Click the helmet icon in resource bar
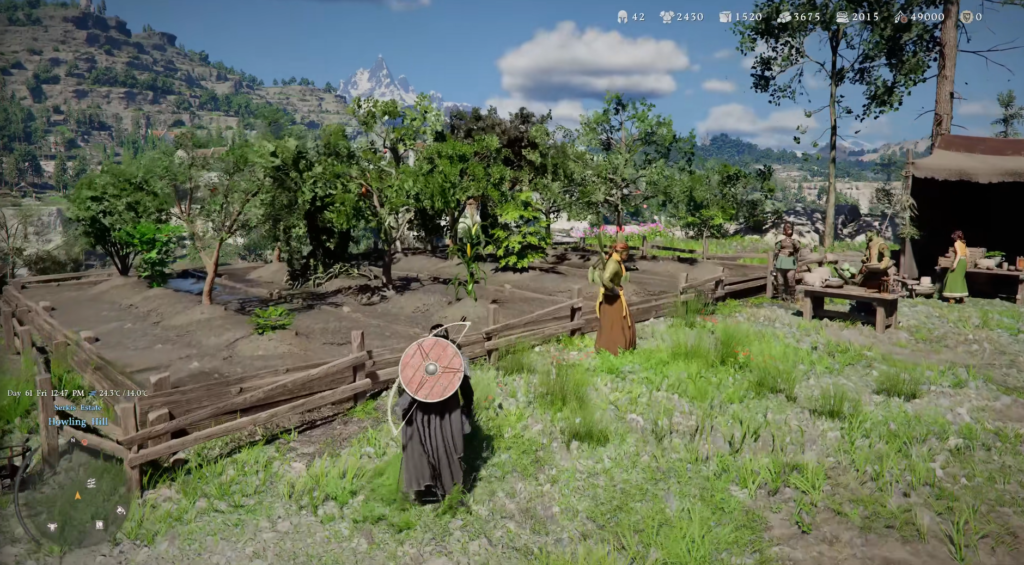 pos(622,16)
